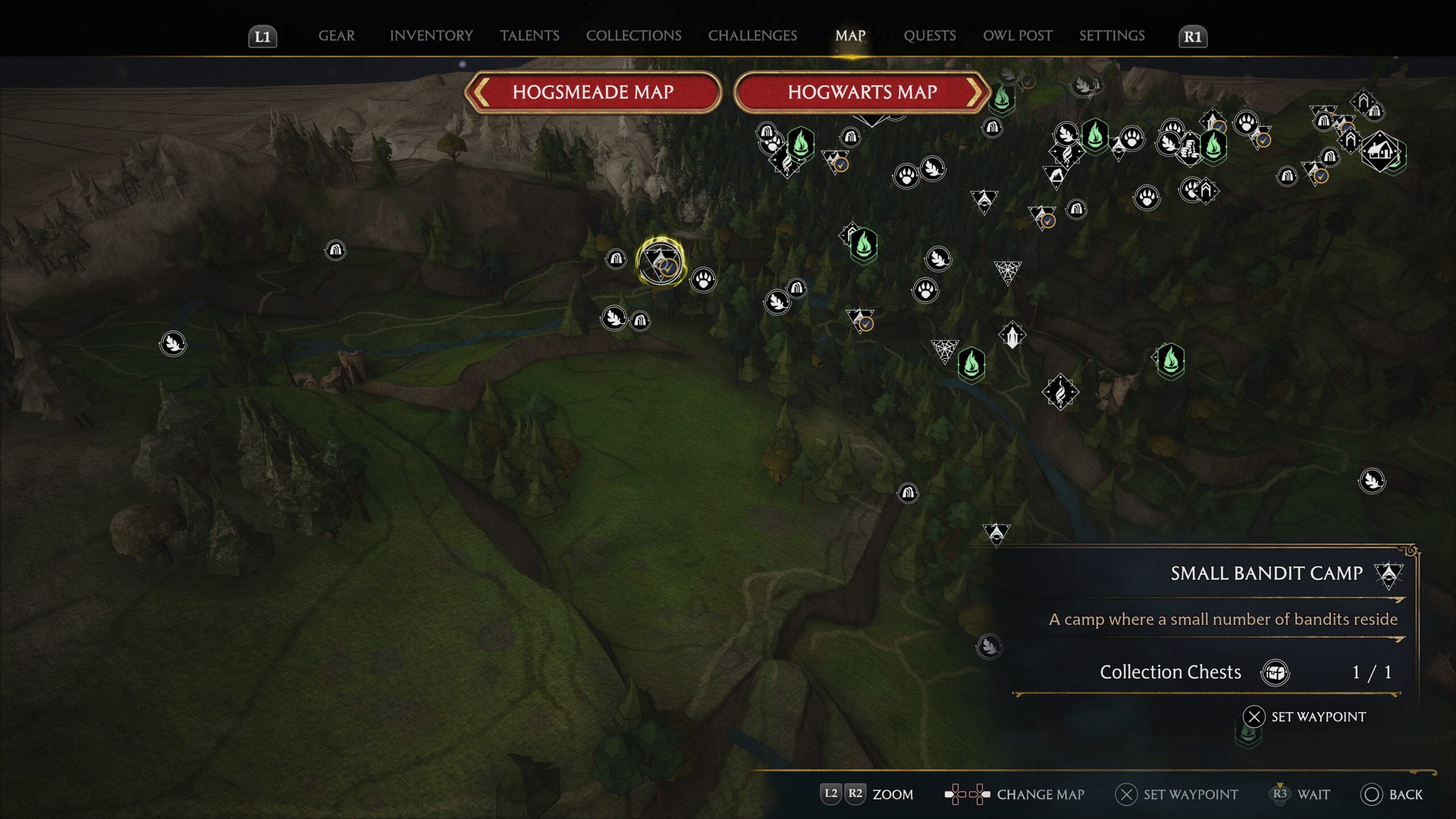Select the cave arch marker in the southern meadow

pyautogui.click(x=908, y=493)
